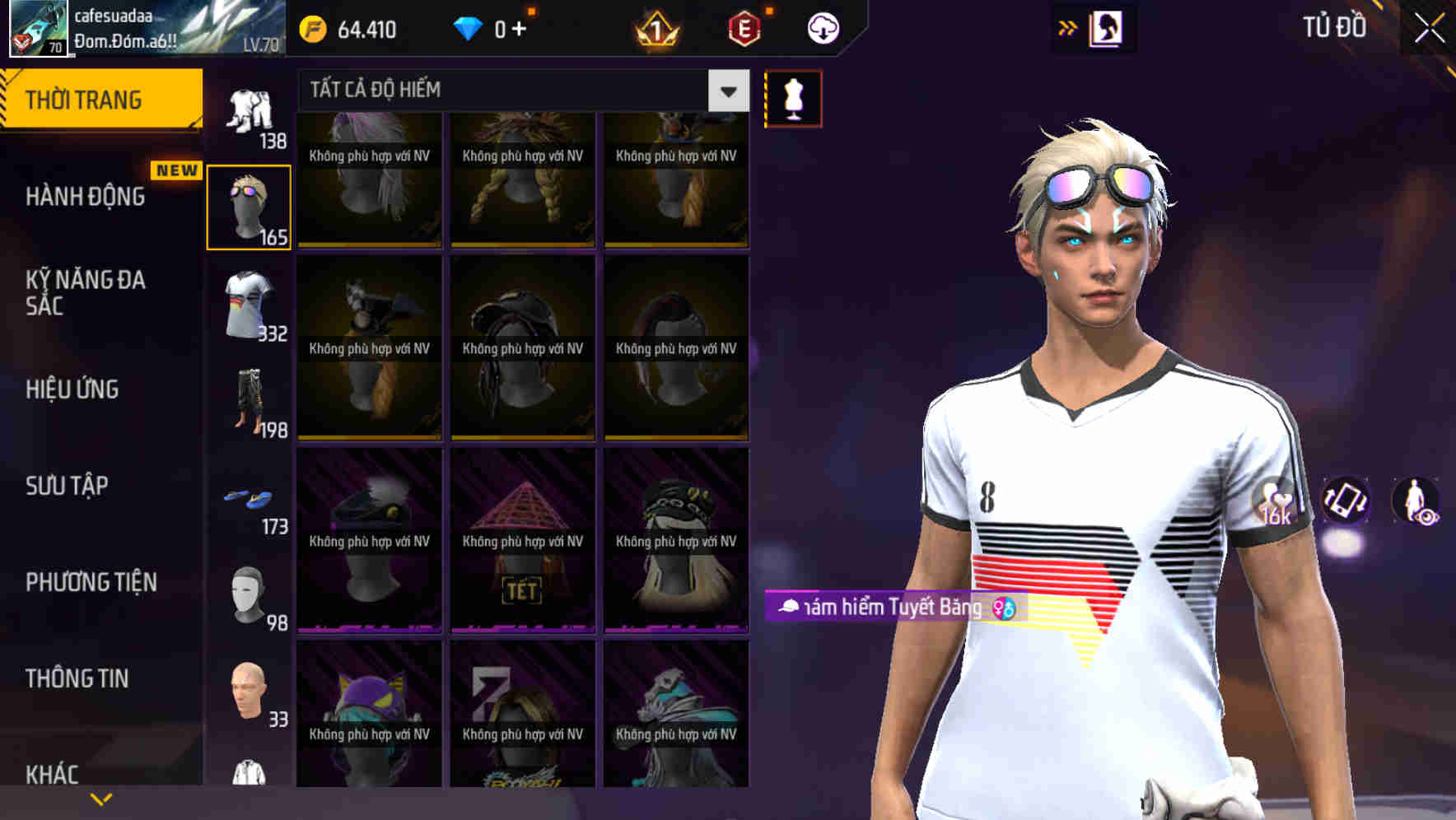The width and height of the screenshot is (1456, 820).
Task: Select the pants category showing 198 items
Action: pyautogui.click(x=249, y=401)
